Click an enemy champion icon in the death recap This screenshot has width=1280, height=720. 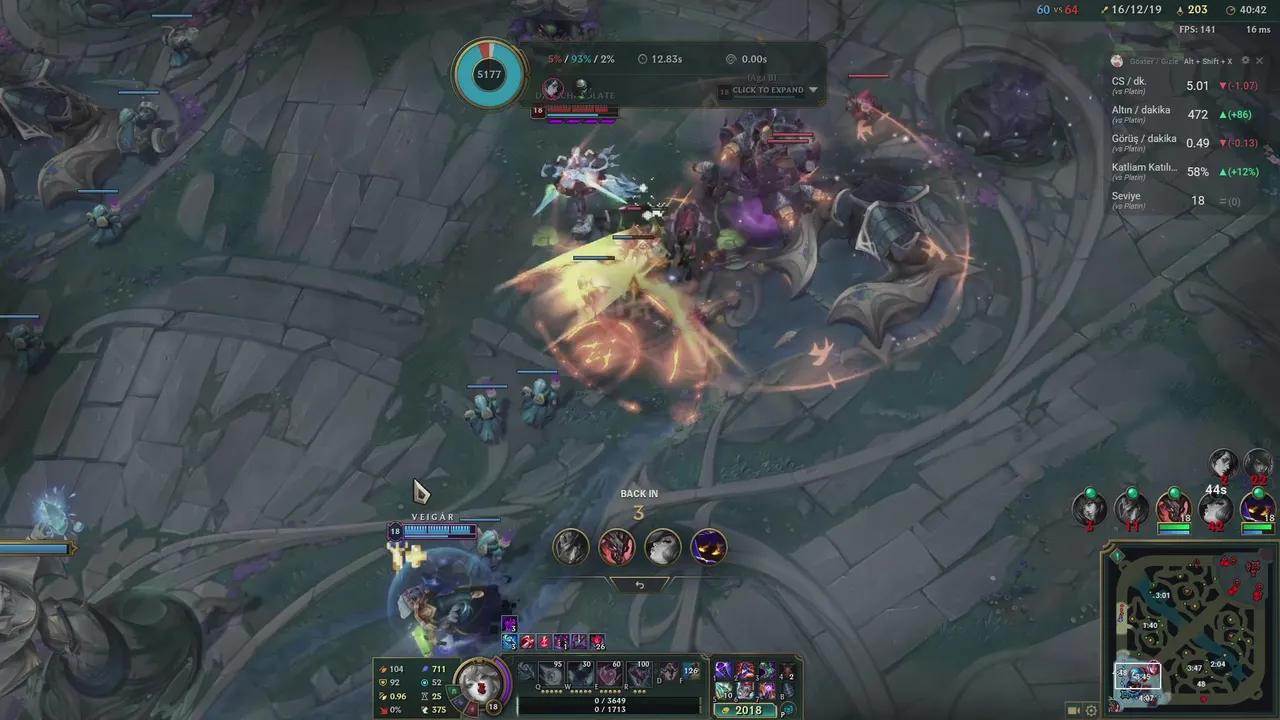tap(616, 546)
